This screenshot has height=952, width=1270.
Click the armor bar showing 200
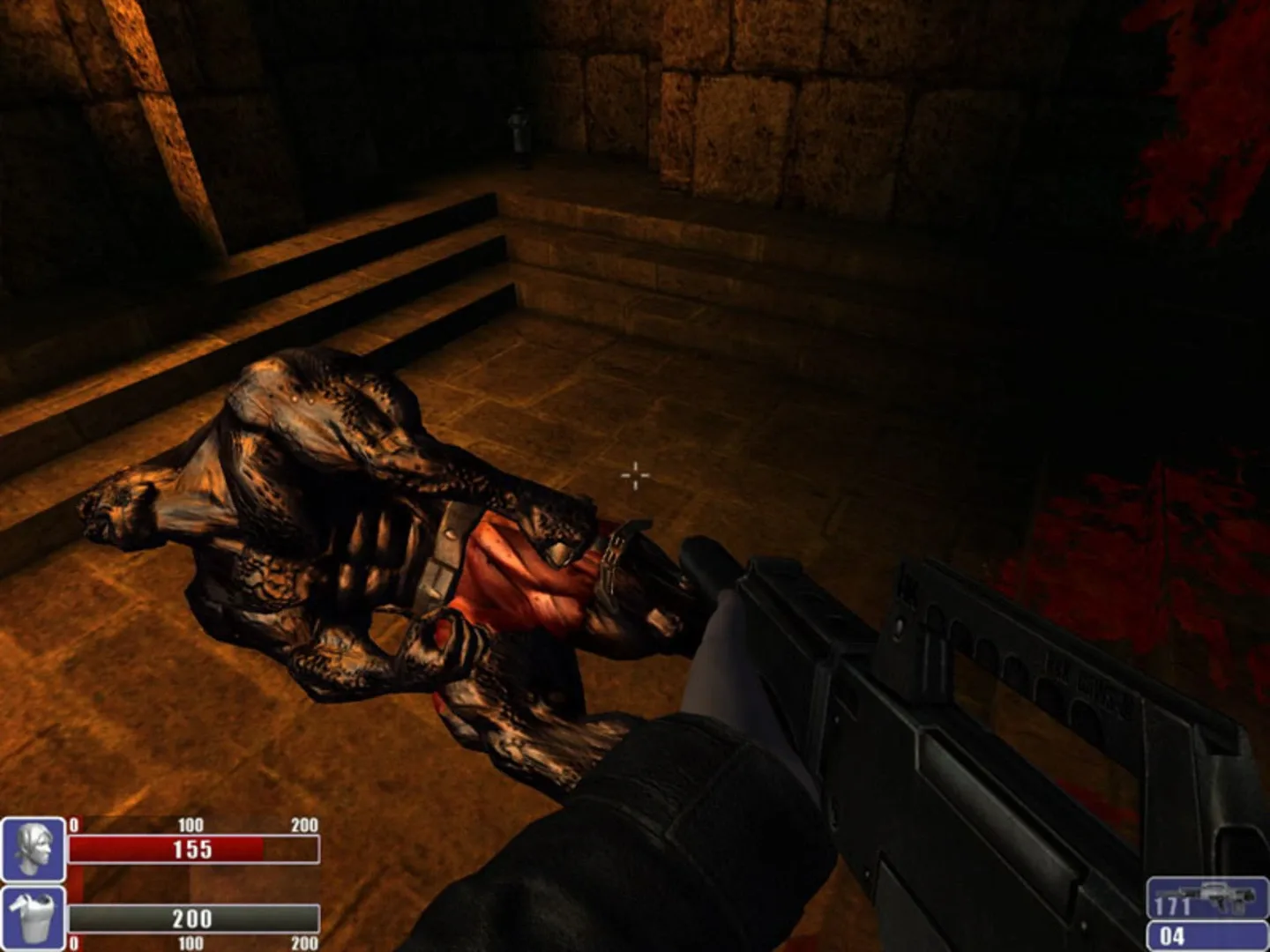click(x=194, y=919)
